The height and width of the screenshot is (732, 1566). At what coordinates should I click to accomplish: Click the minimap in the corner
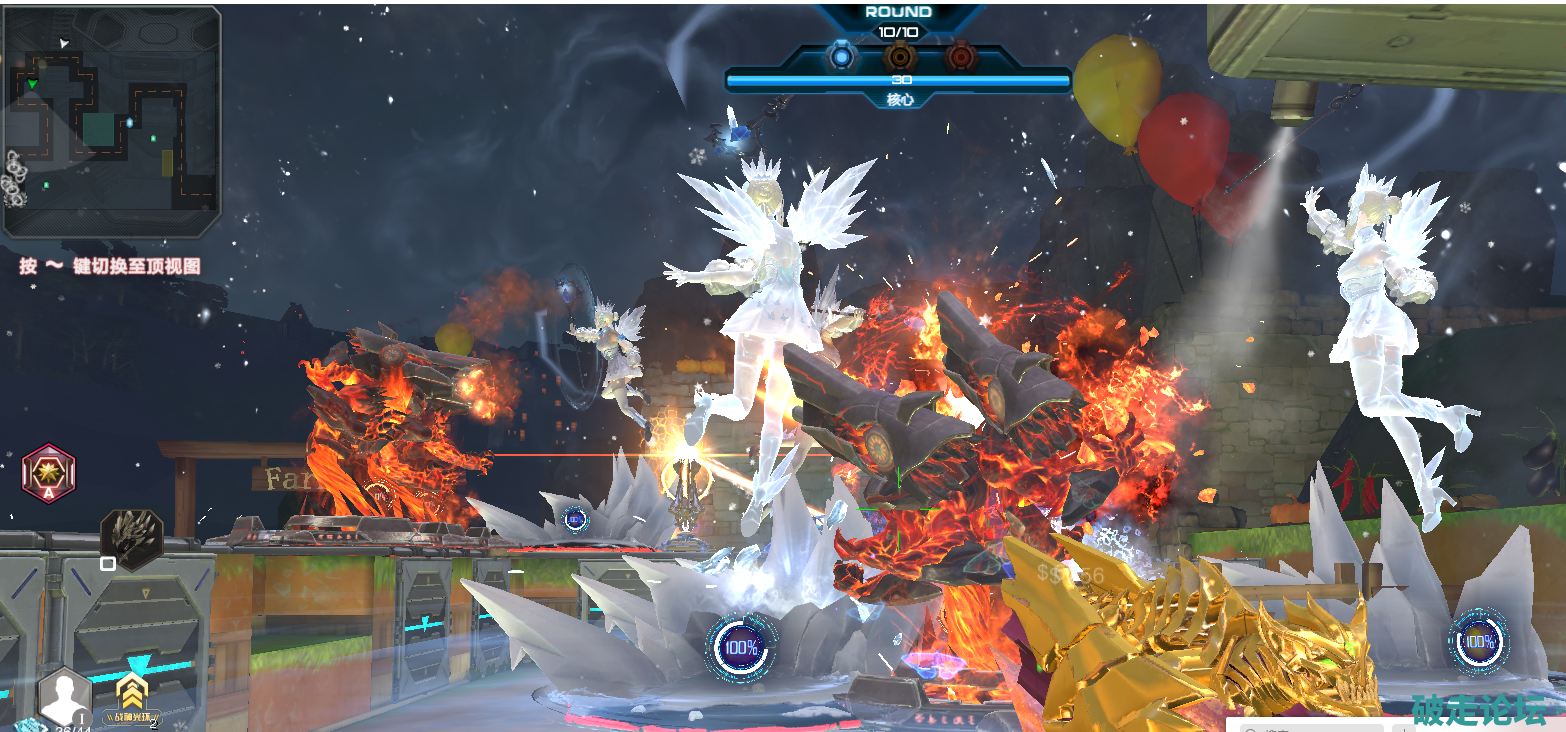tap(111, 122)
